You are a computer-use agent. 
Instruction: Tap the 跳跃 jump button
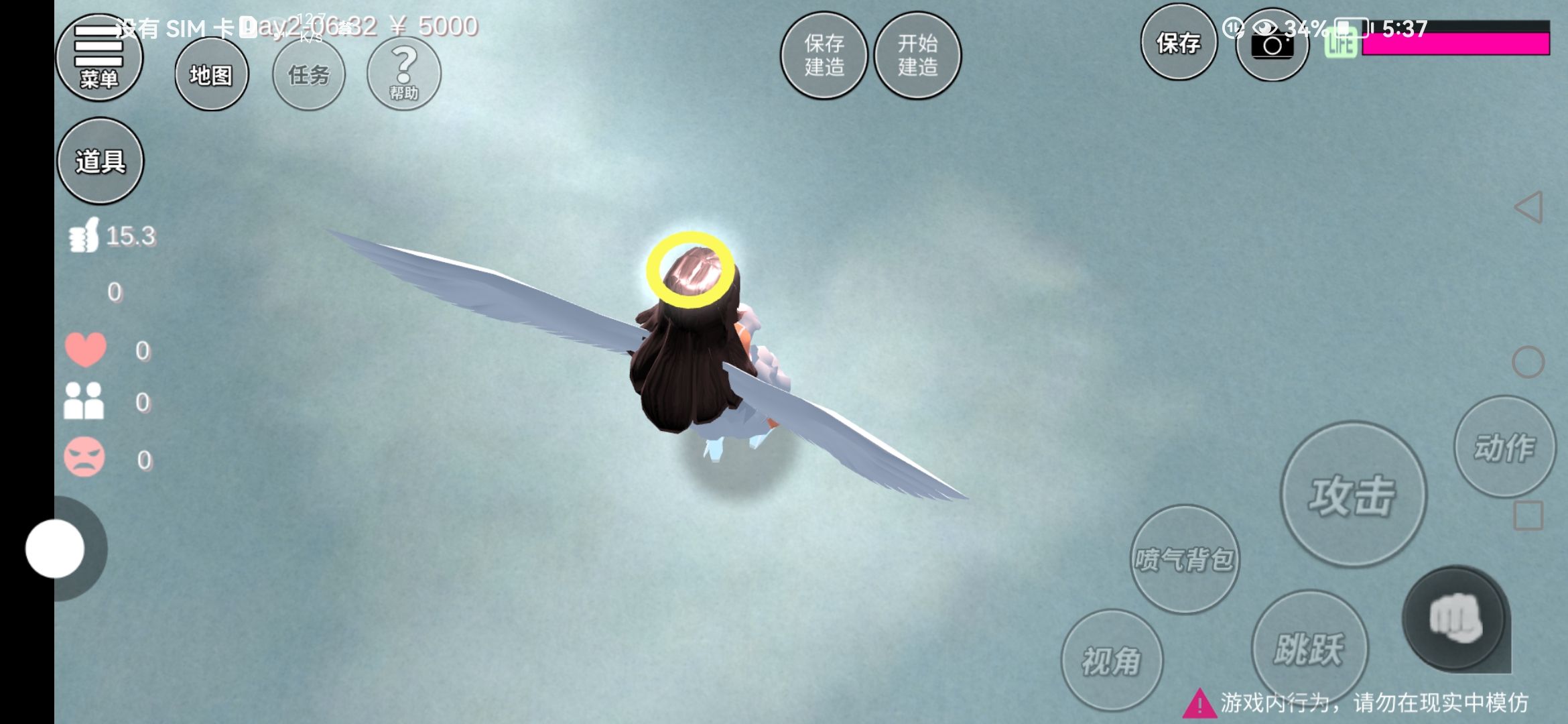pos(1309,648)
